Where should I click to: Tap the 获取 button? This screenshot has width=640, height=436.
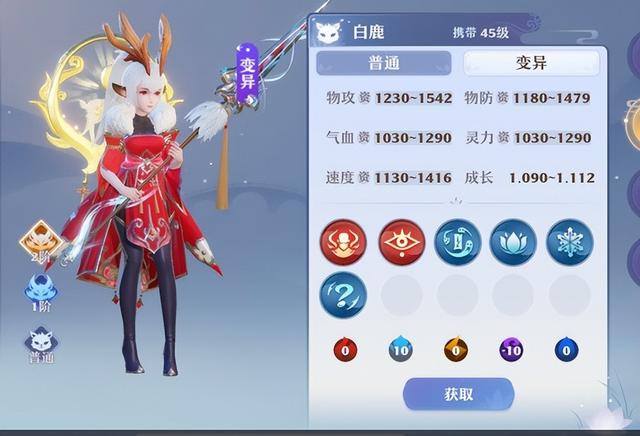[x=458, y=394]
